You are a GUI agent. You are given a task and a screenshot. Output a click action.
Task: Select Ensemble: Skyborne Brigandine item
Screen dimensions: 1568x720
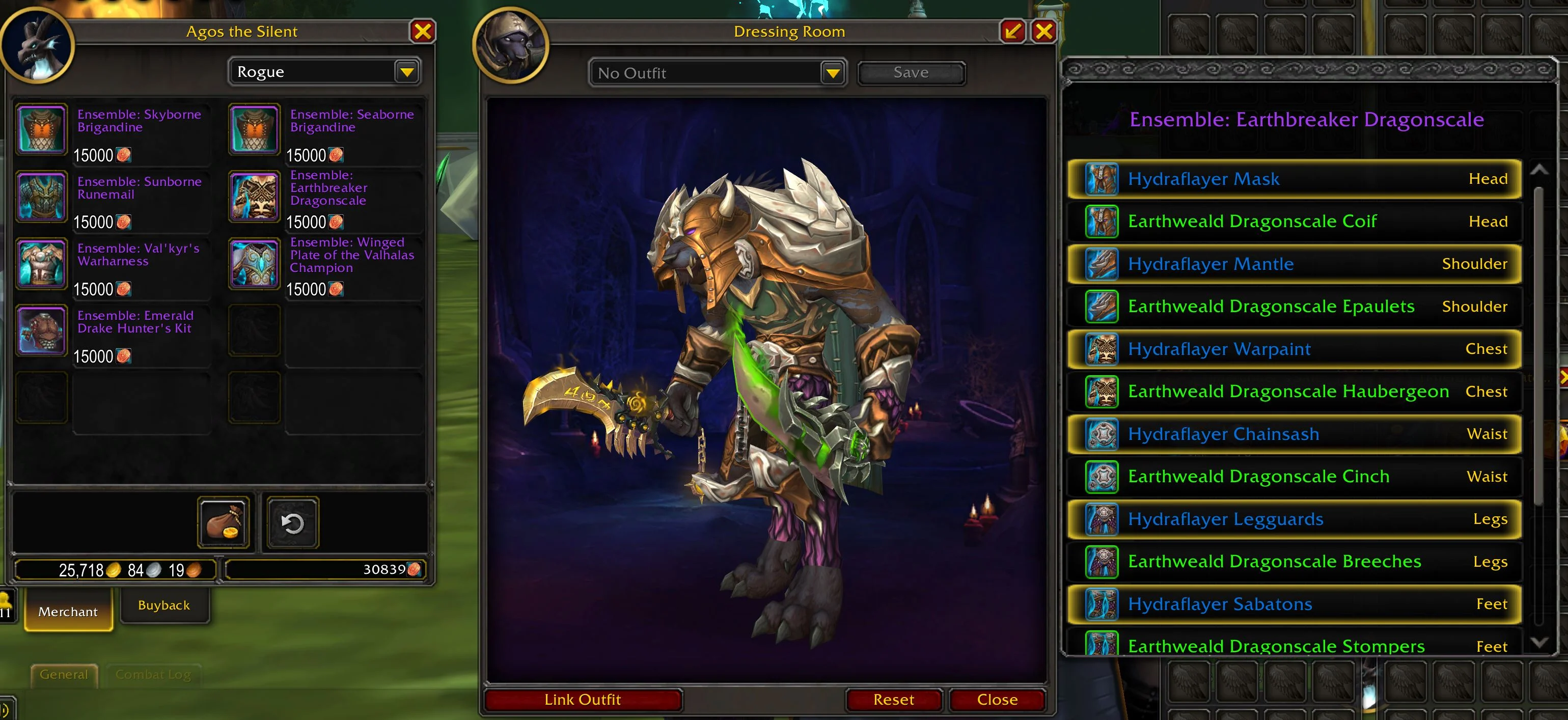[x=41, y=129]
